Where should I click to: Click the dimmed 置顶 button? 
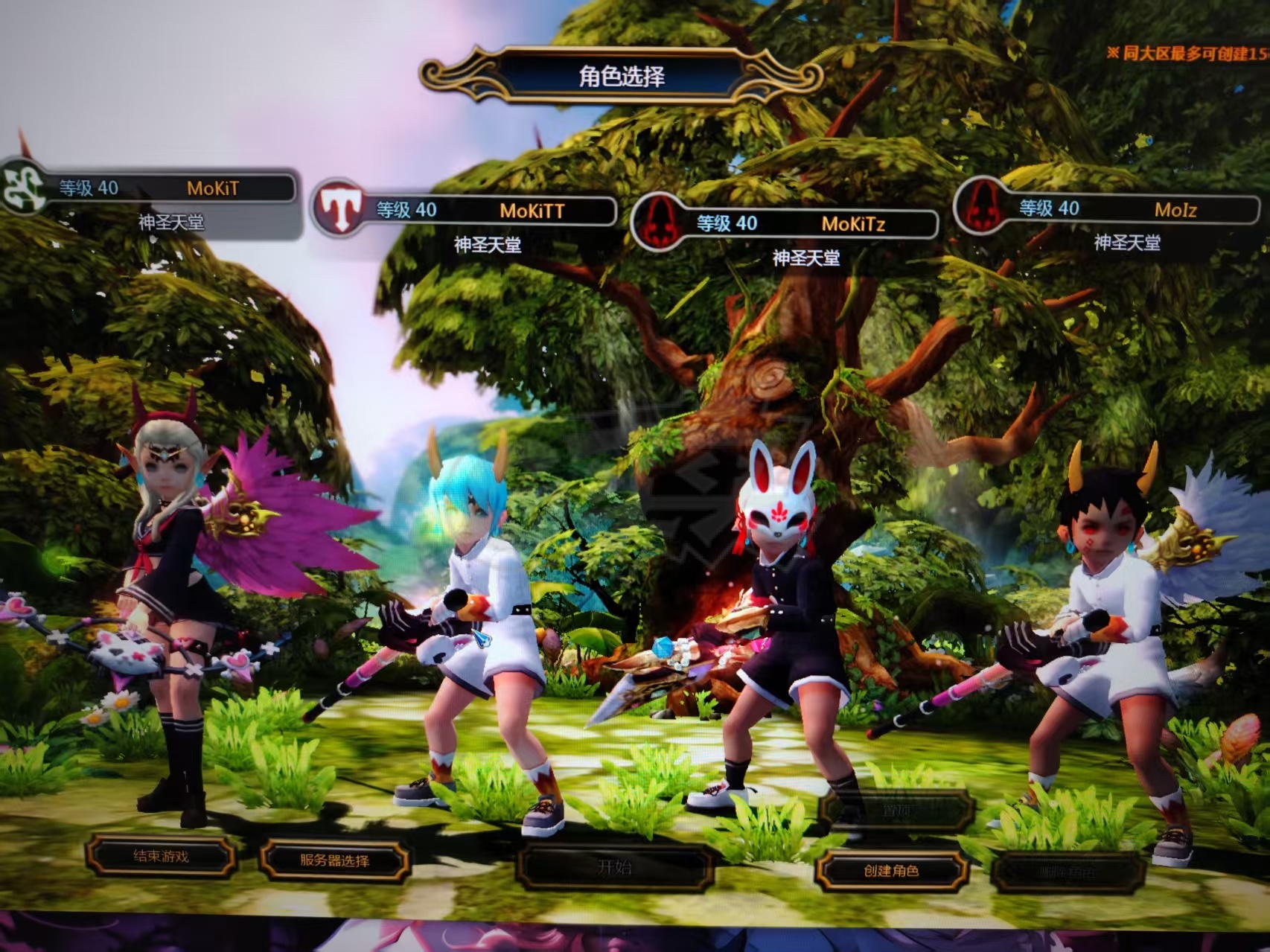(x=896, y=810)
